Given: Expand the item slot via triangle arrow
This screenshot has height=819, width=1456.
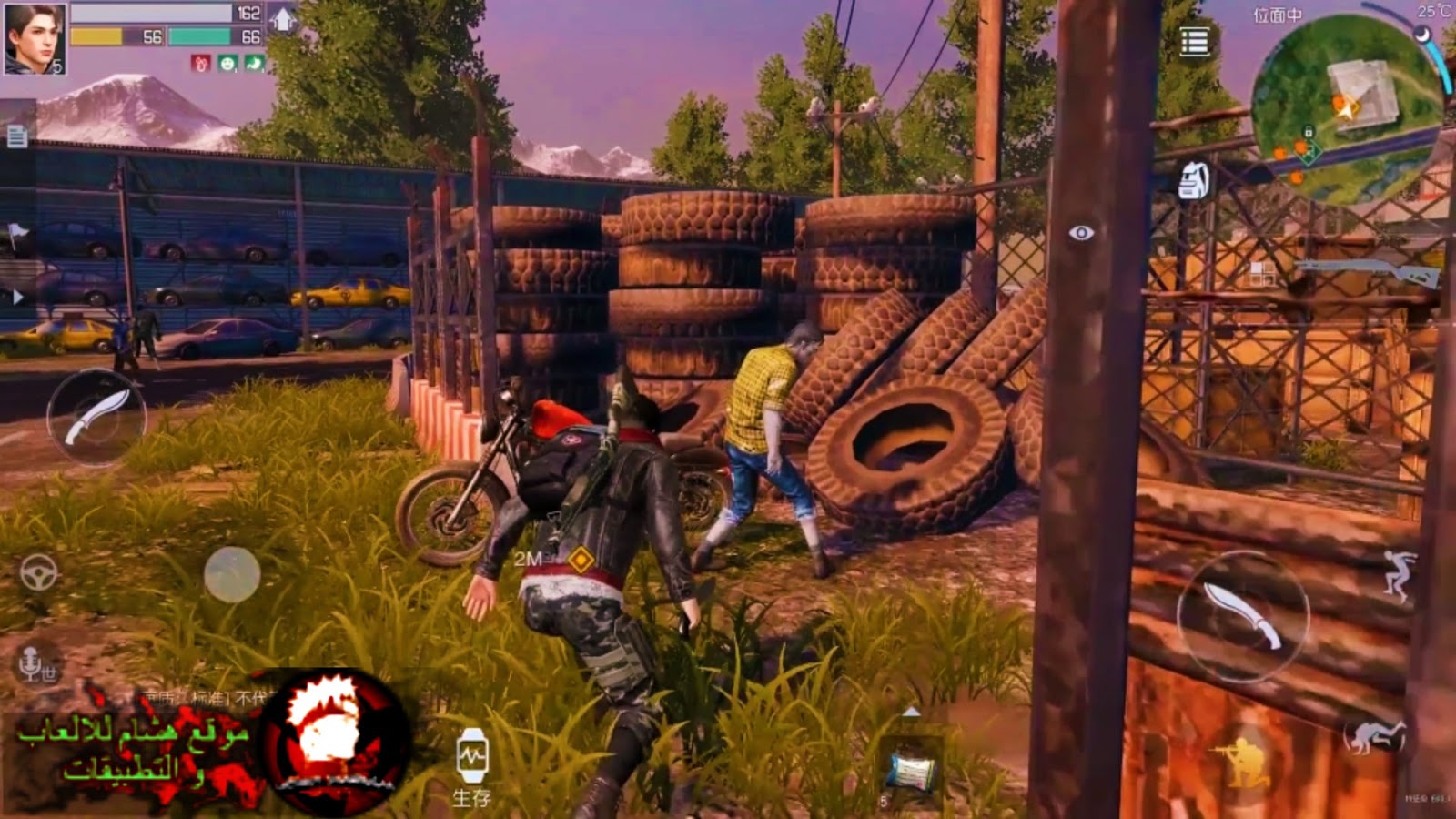Looking at the screenshot, I should point(911,713).
